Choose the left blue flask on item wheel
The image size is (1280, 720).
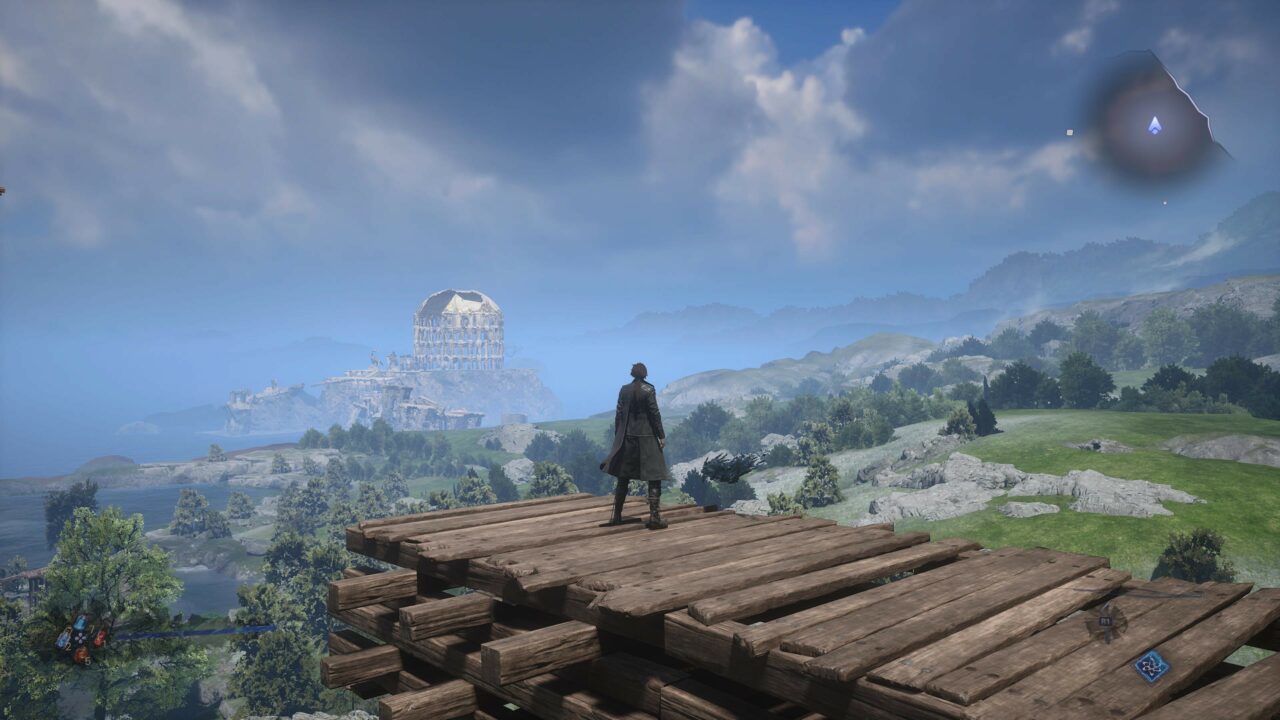click(63, 639)
